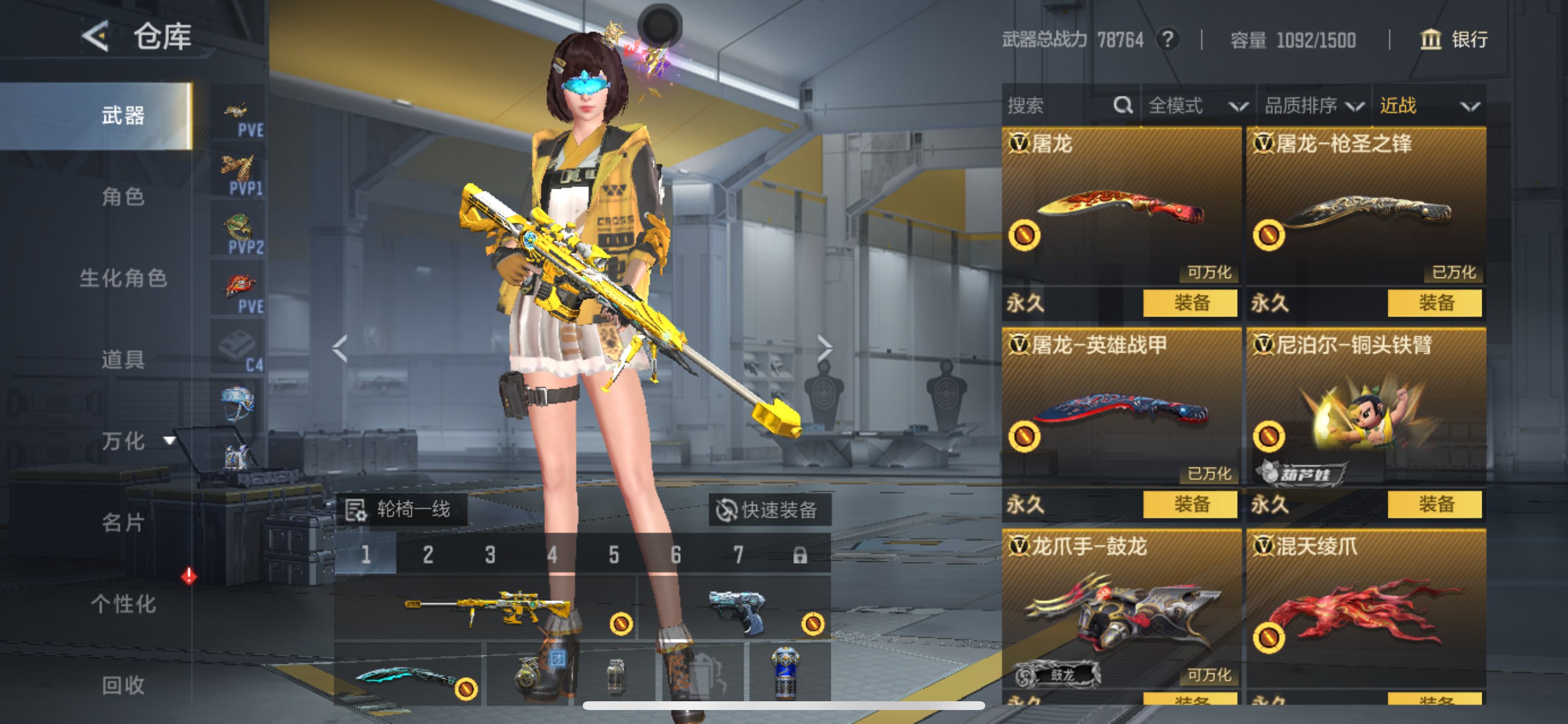Screen dimensions: 1568x724
Task: Click the edit icon beside 轮椅一线
Action: [356, 511]
